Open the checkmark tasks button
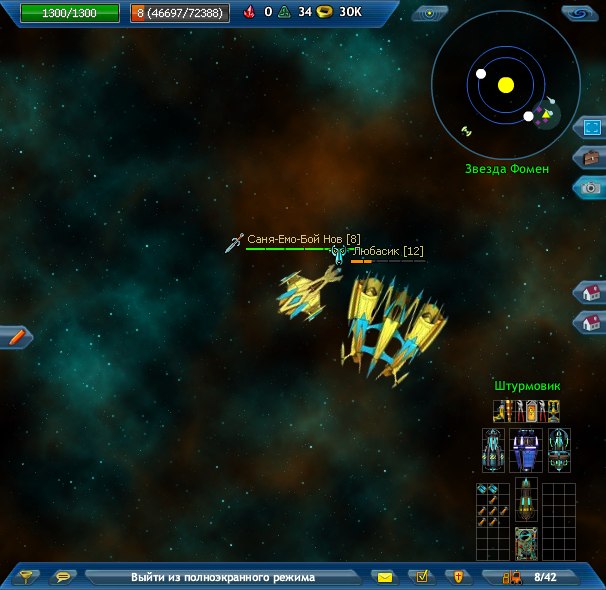The width and height of the screenshot is (606, 590). click(422, 577)
